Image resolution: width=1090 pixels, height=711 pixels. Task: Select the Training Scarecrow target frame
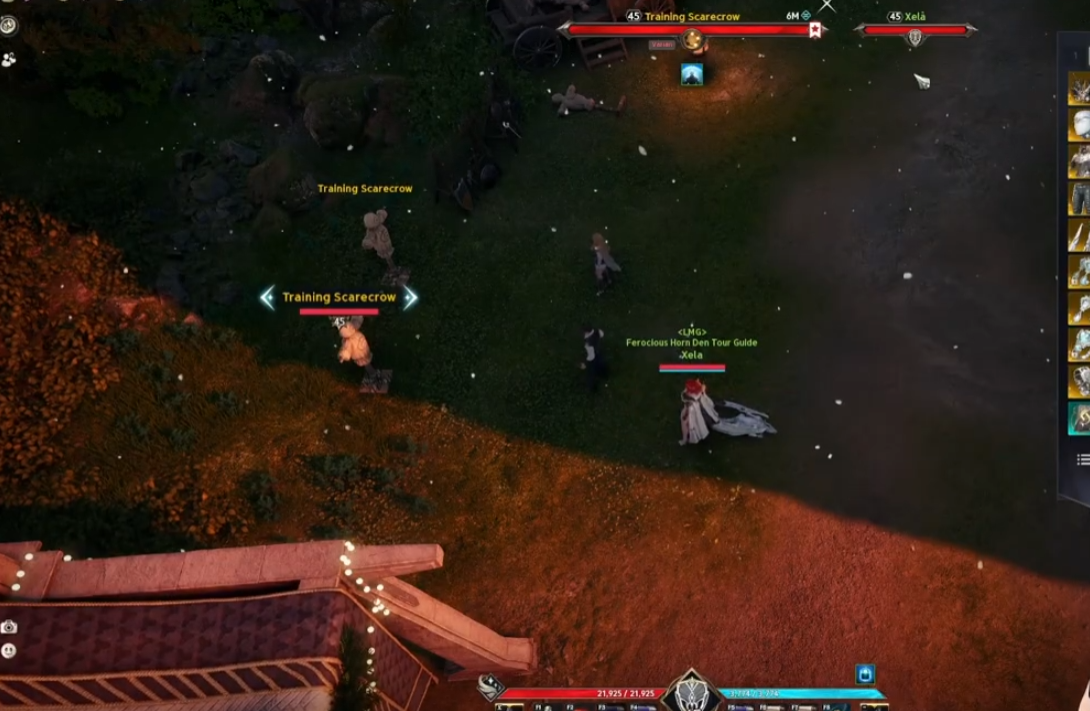coord(691,30)
